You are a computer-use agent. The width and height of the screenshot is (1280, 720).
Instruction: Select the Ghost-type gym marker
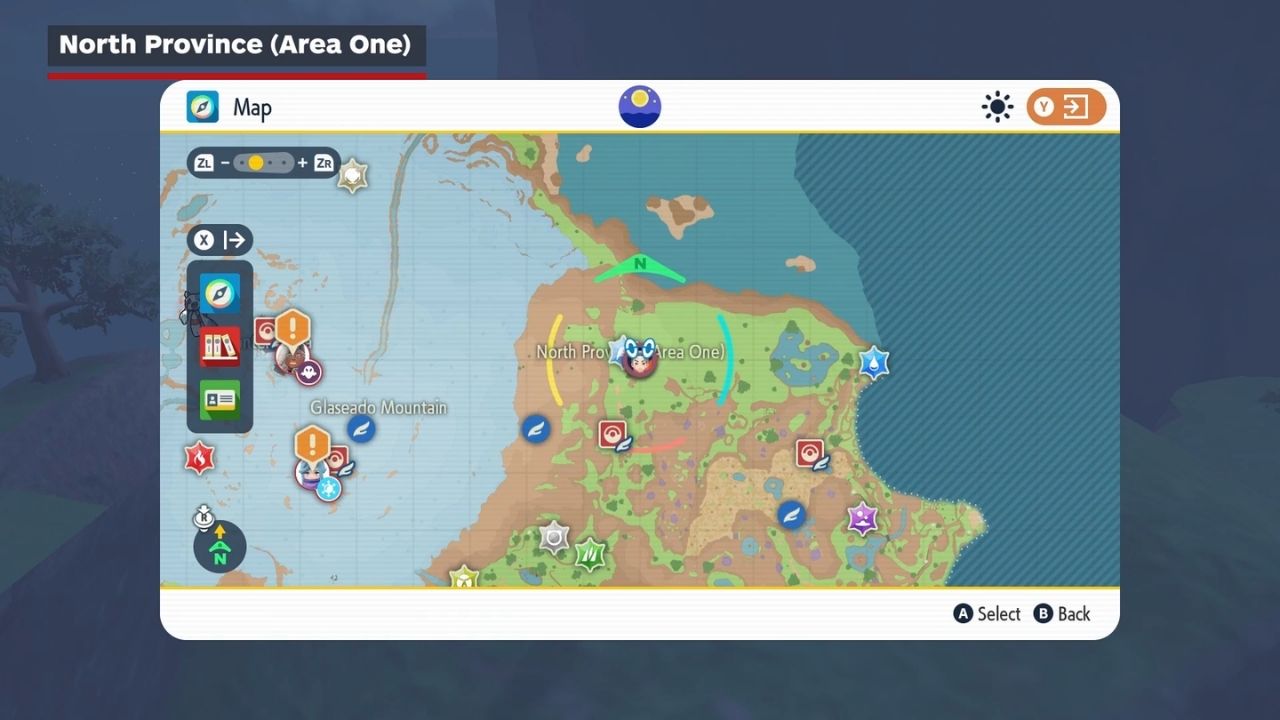(309, 373)
